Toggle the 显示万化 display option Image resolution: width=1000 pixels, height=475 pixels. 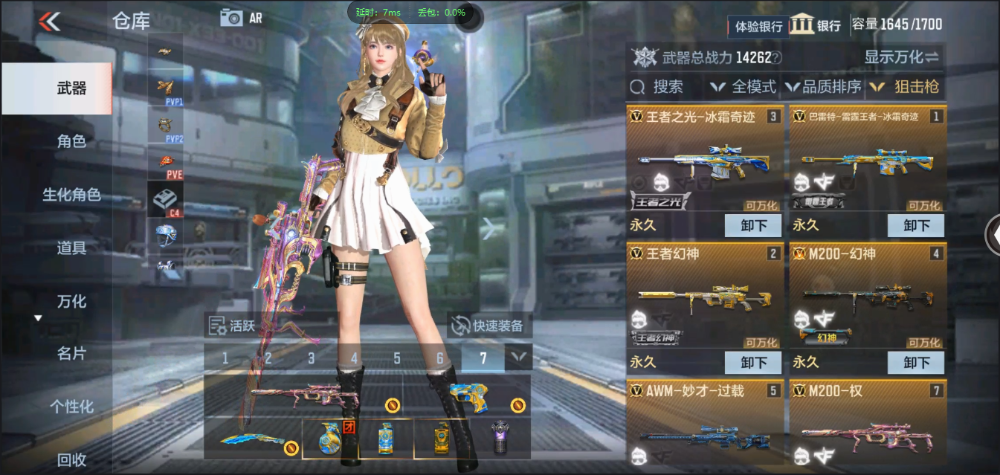pos(901,57)
